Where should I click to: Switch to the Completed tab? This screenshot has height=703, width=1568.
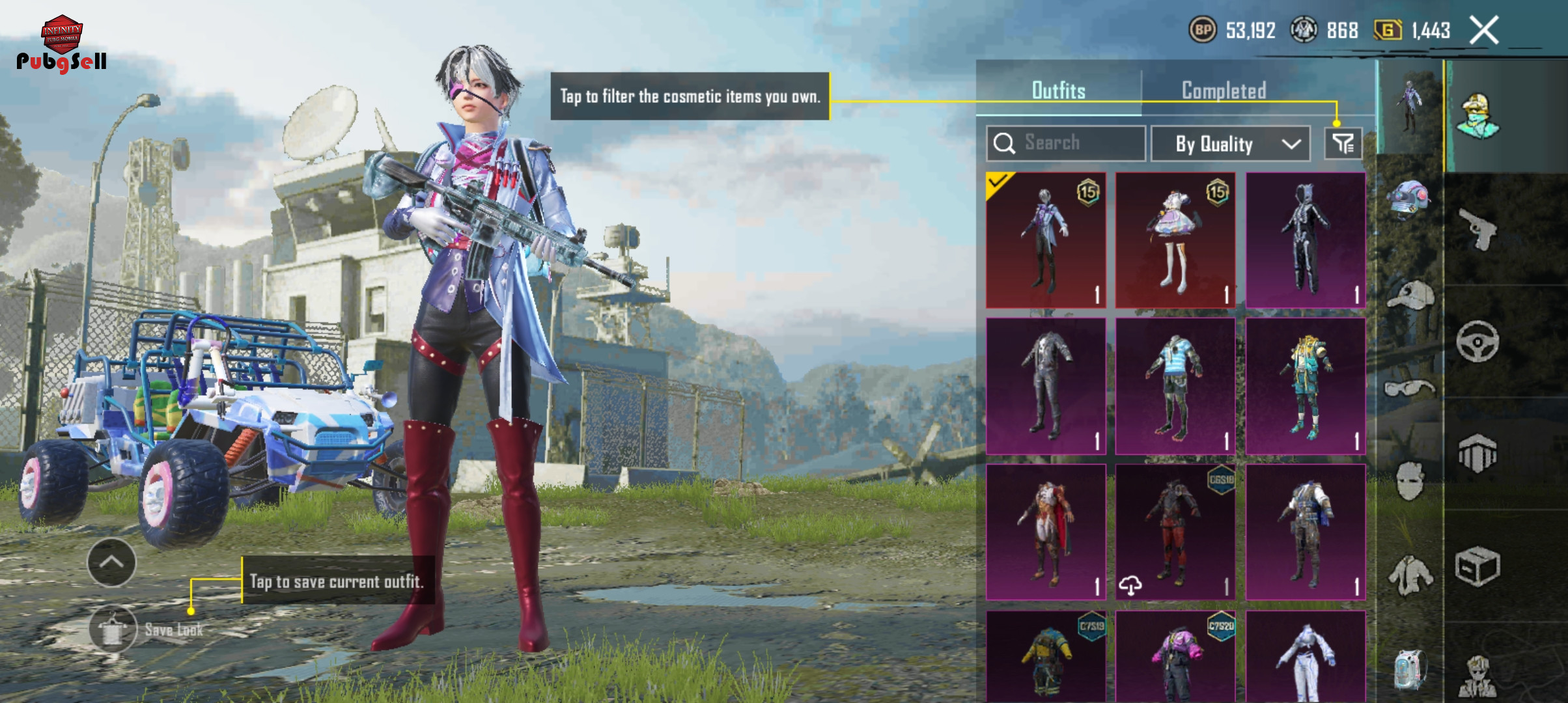1224,90
